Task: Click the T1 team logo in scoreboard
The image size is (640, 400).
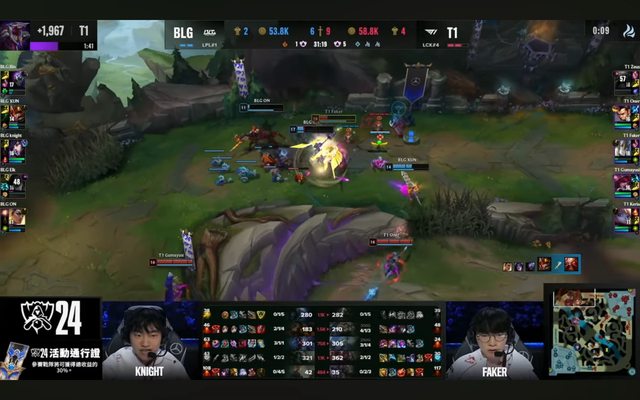Action: tap(429, 33)
